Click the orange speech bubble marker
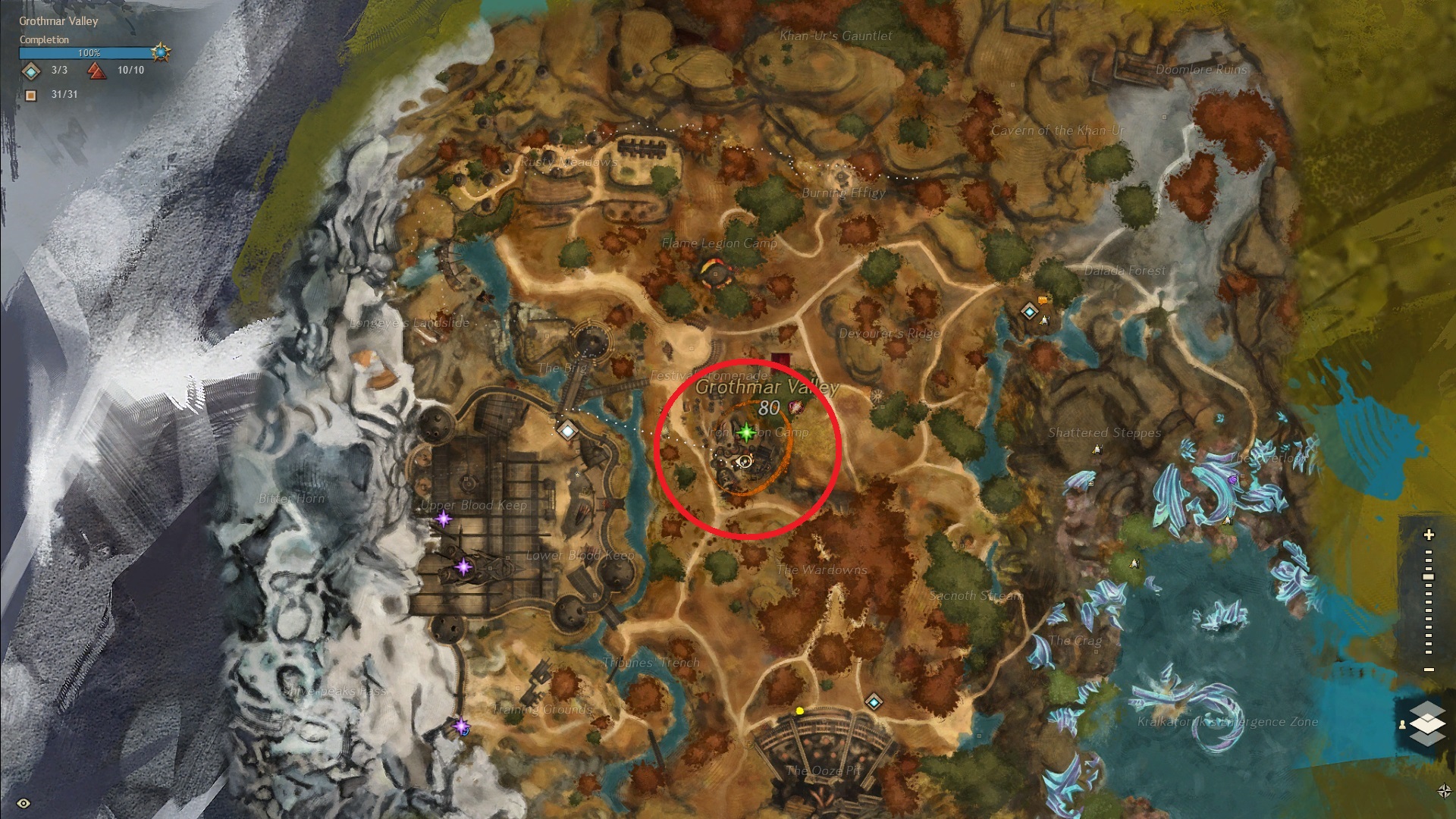1456x819 pixels. [1043, 300]
